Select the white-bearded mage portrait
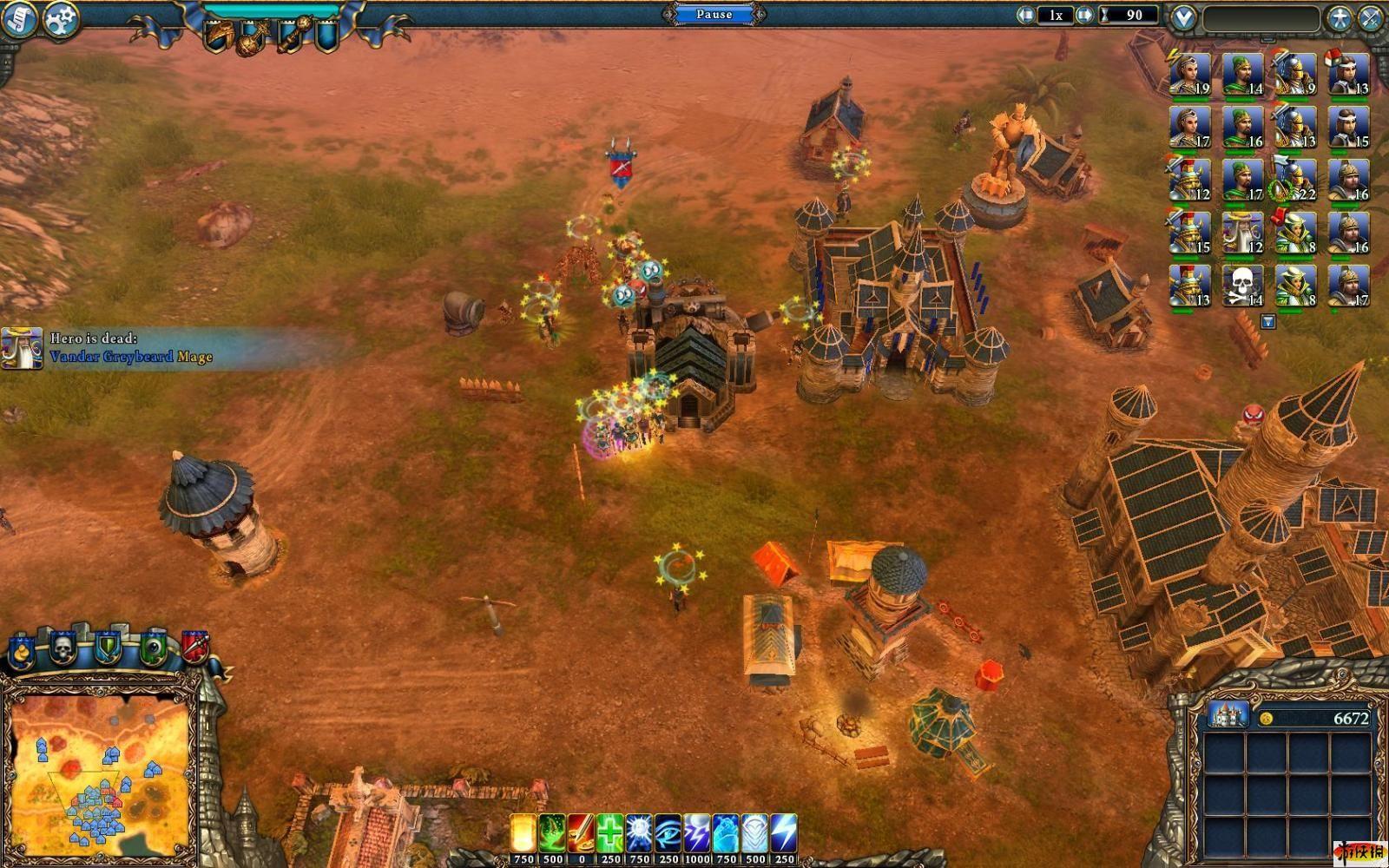1389x868 pixels. coord(1242,233)
